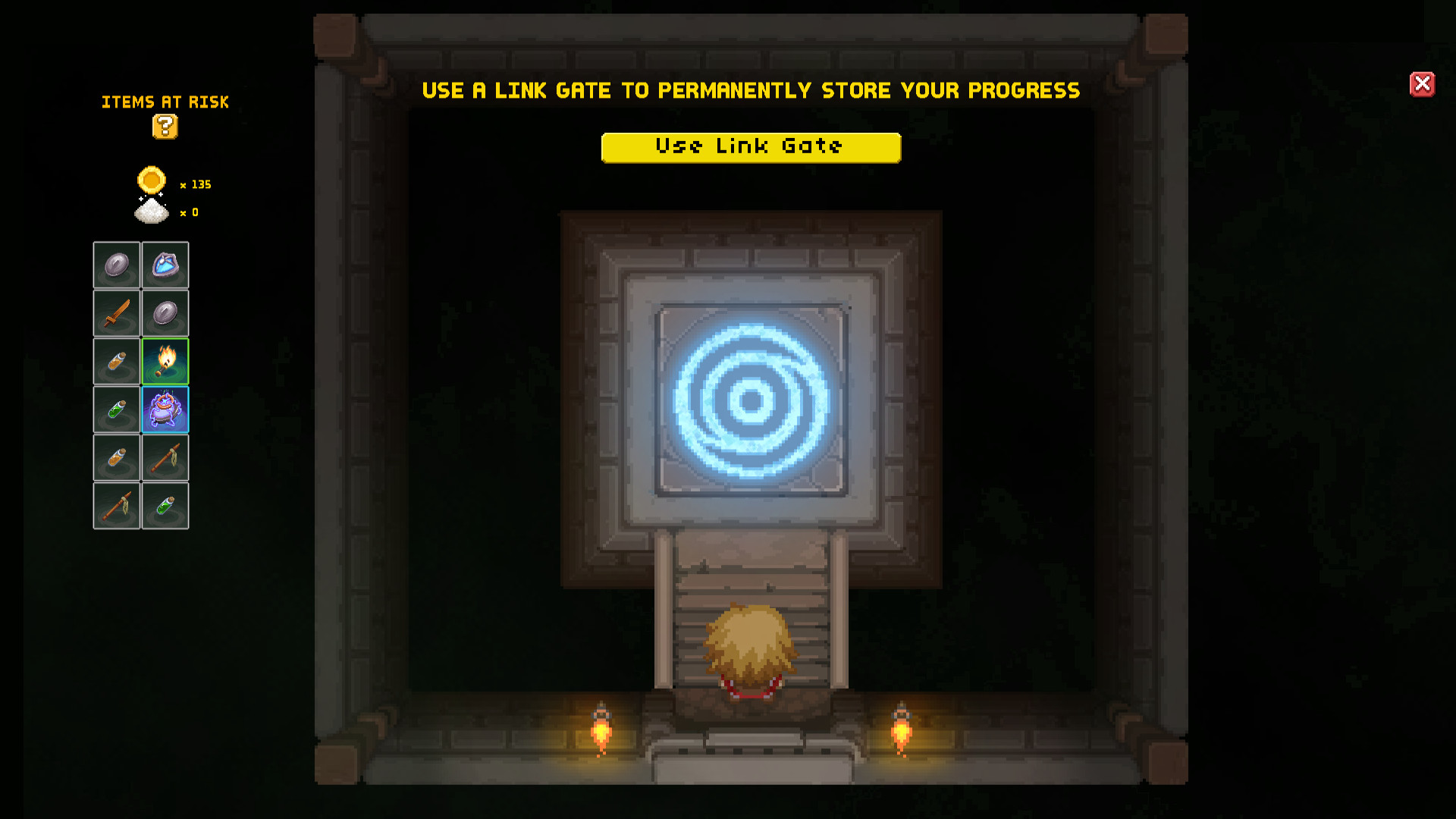Select the feathered spear in the fifth row

click(x=165, y=457)
